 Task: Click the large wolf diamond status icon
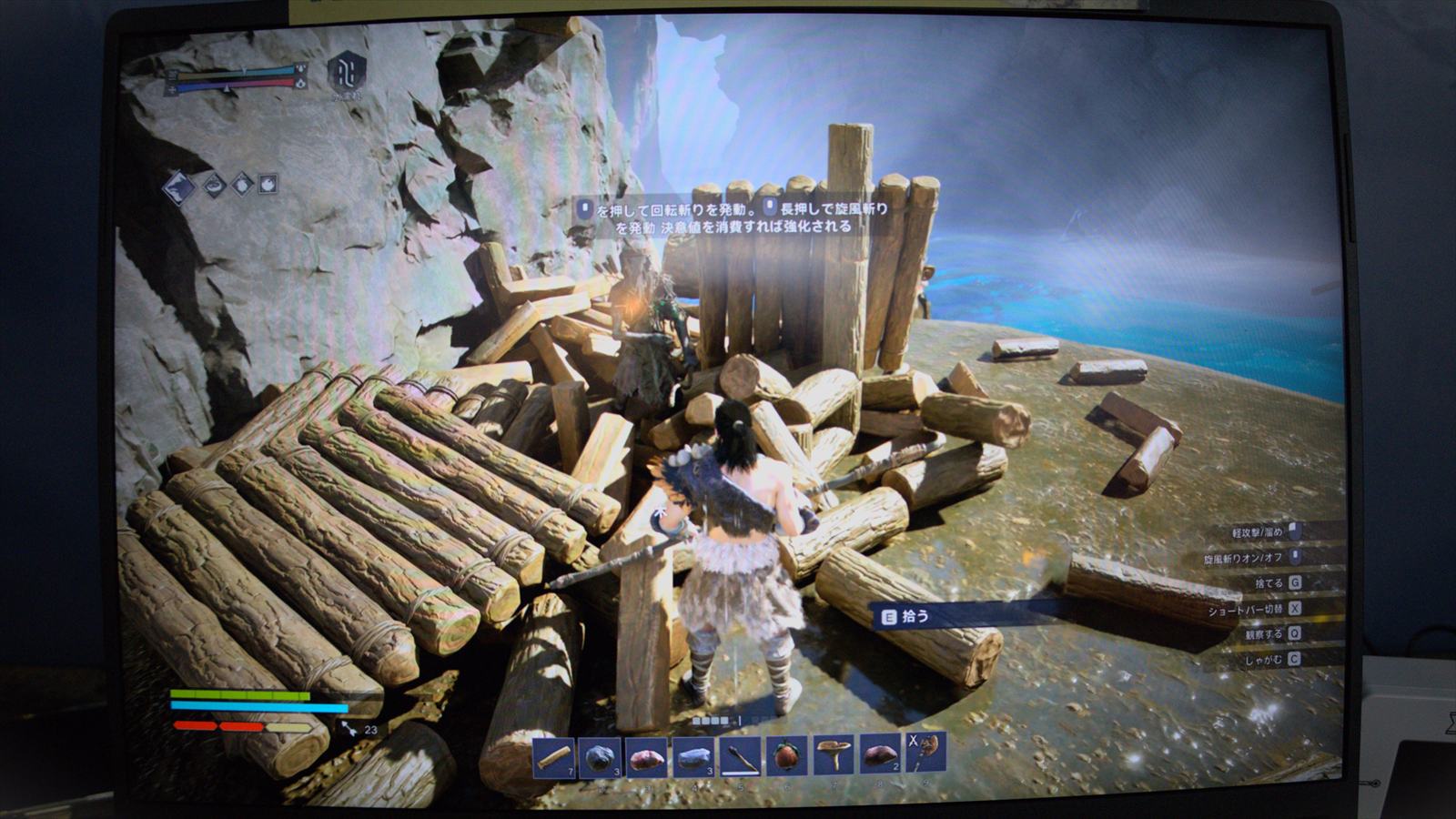[x=179, y=187]
